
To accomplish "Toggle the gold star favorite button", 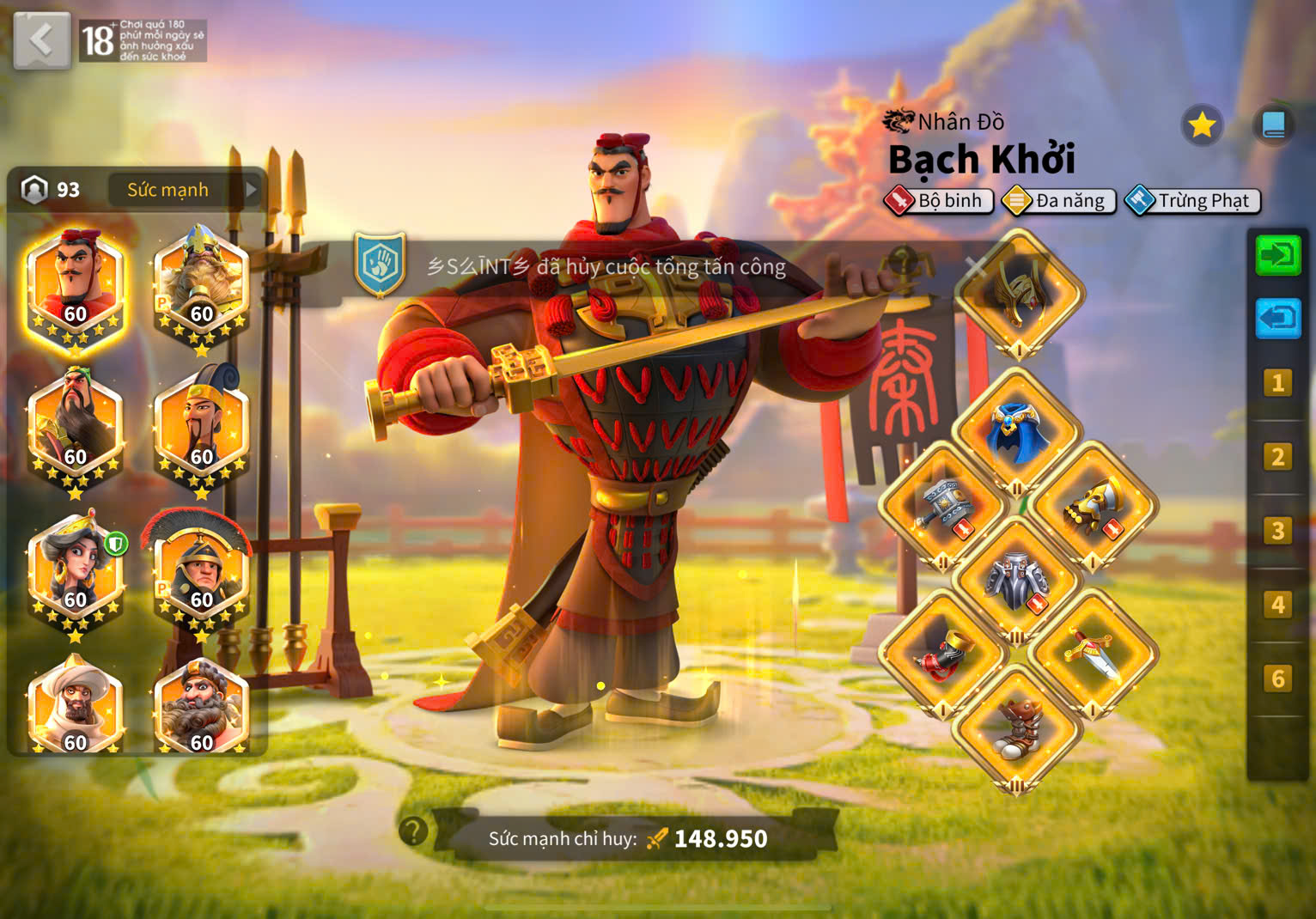I will (1201, 126).
